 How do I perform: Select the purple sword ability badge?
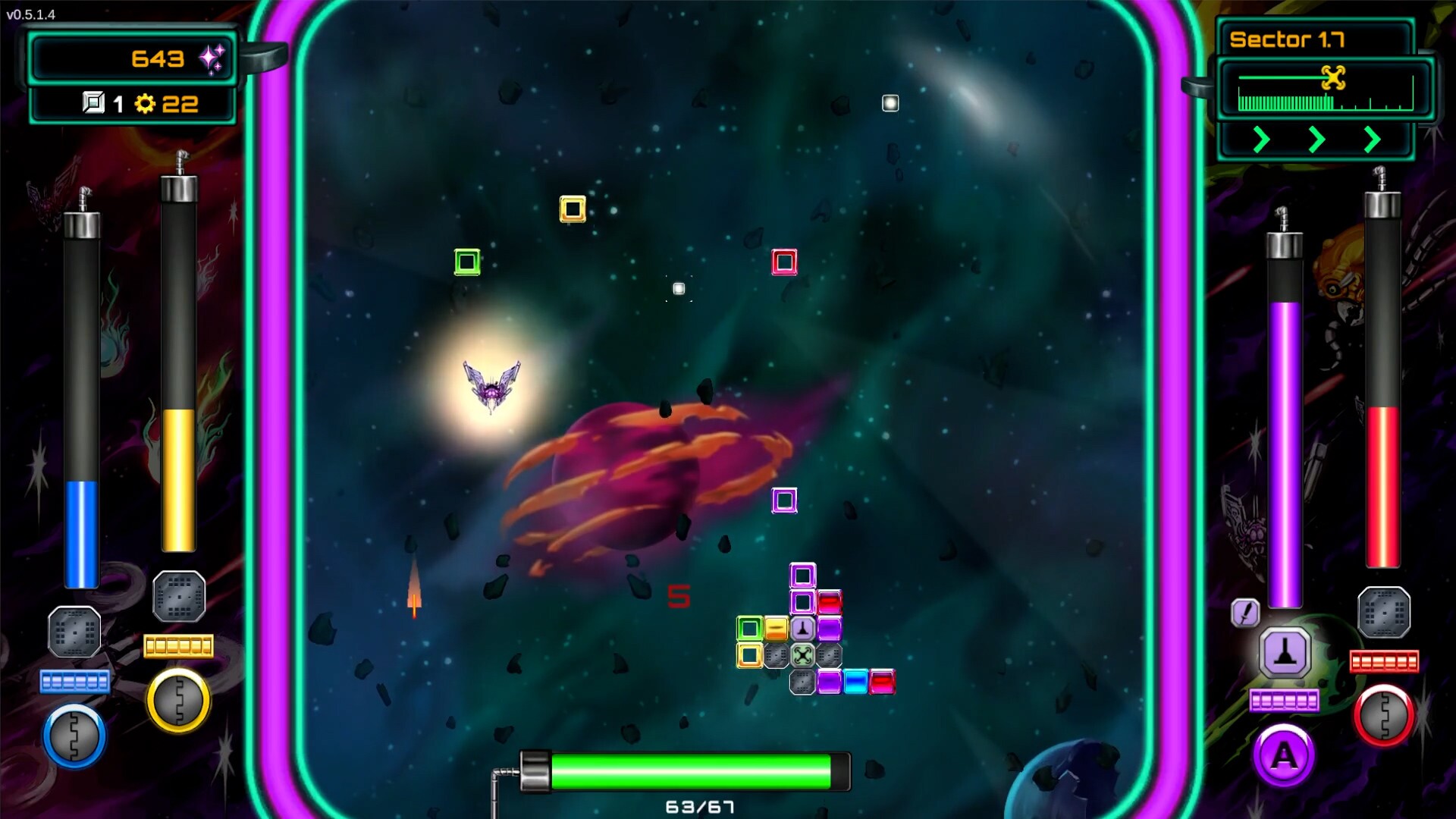pos(1244,610)
